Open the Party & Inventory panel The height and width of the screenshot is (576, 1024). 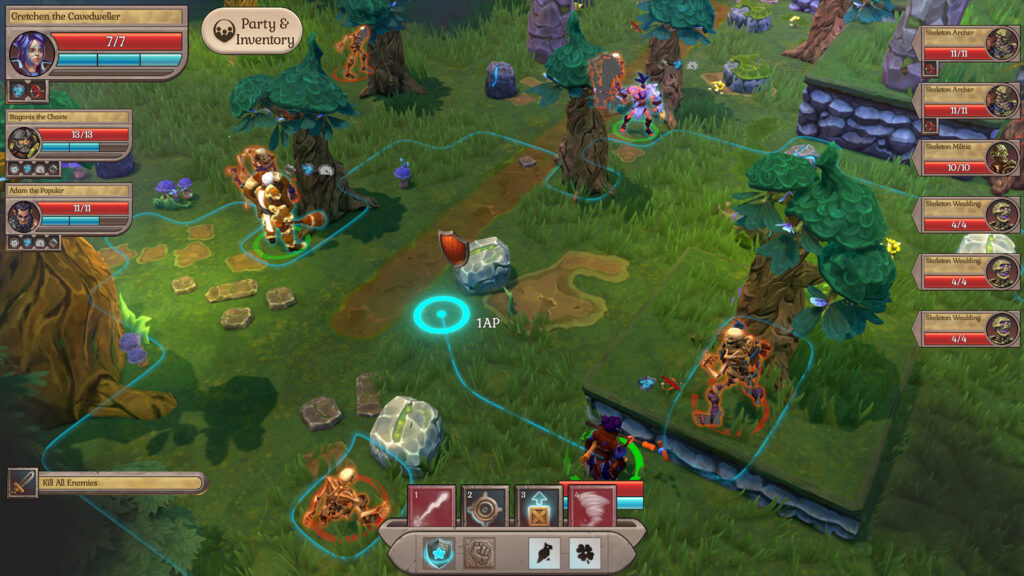(252, 32)
